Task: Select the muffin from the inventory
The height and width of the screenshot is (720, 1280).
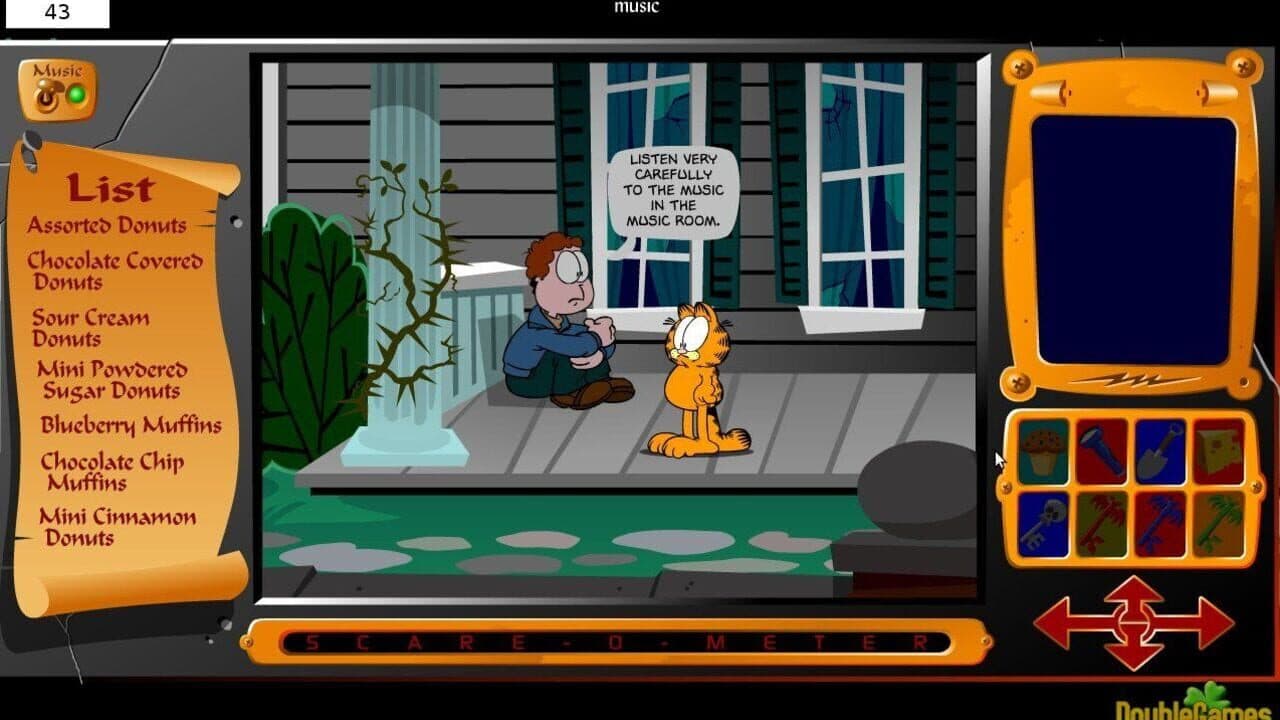Action: [x=1042, y=452]
